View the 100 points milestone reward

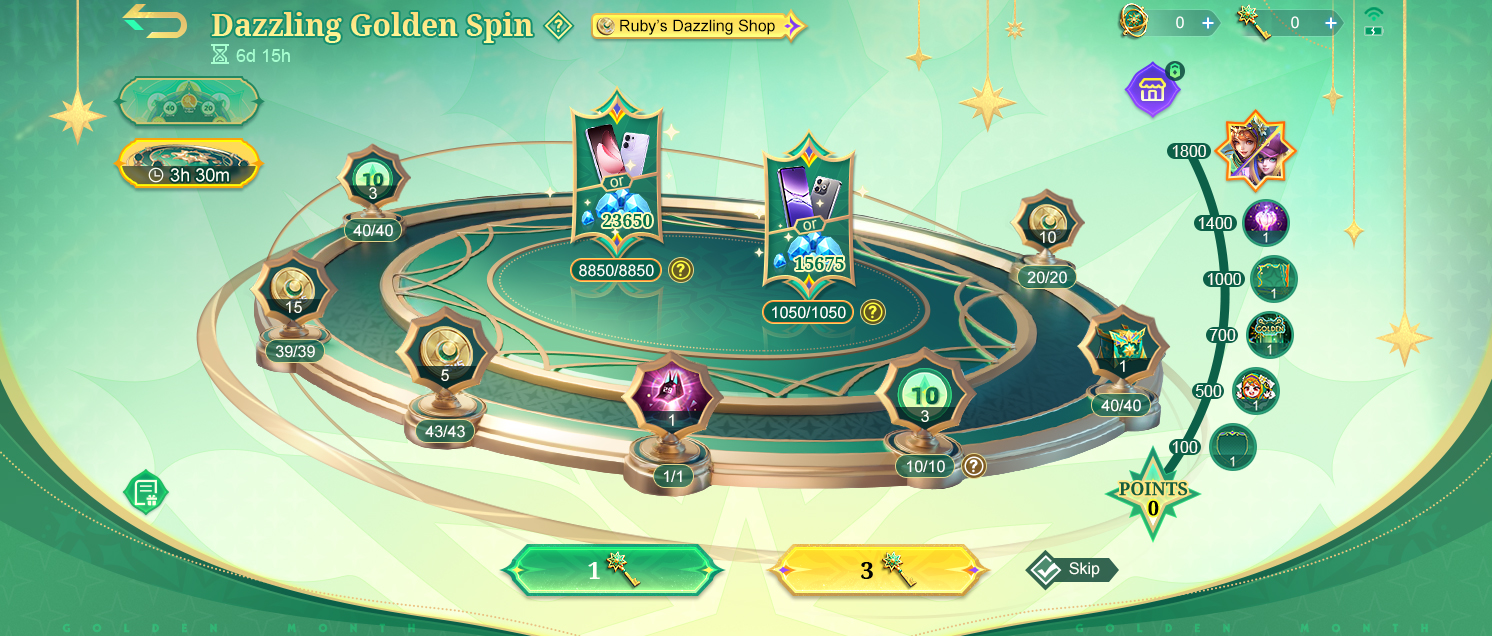point(1232,447)
